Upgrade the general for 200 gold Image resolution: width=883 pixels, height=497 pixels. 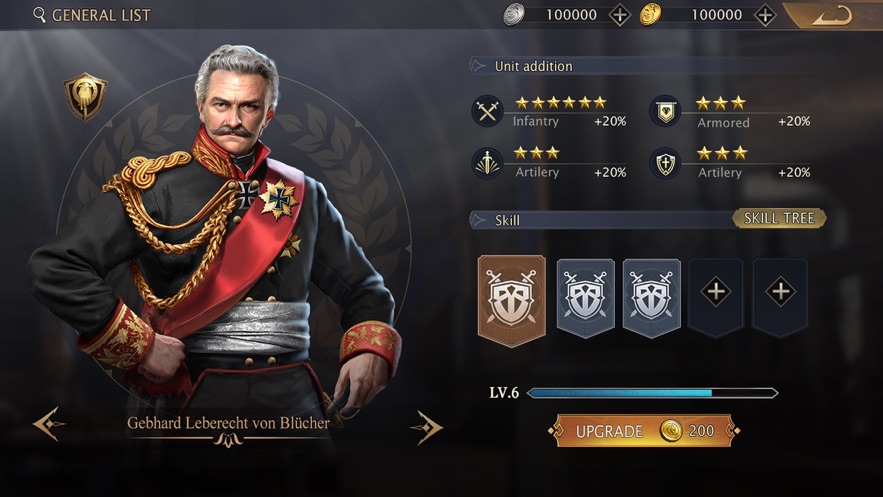point(645,431)
